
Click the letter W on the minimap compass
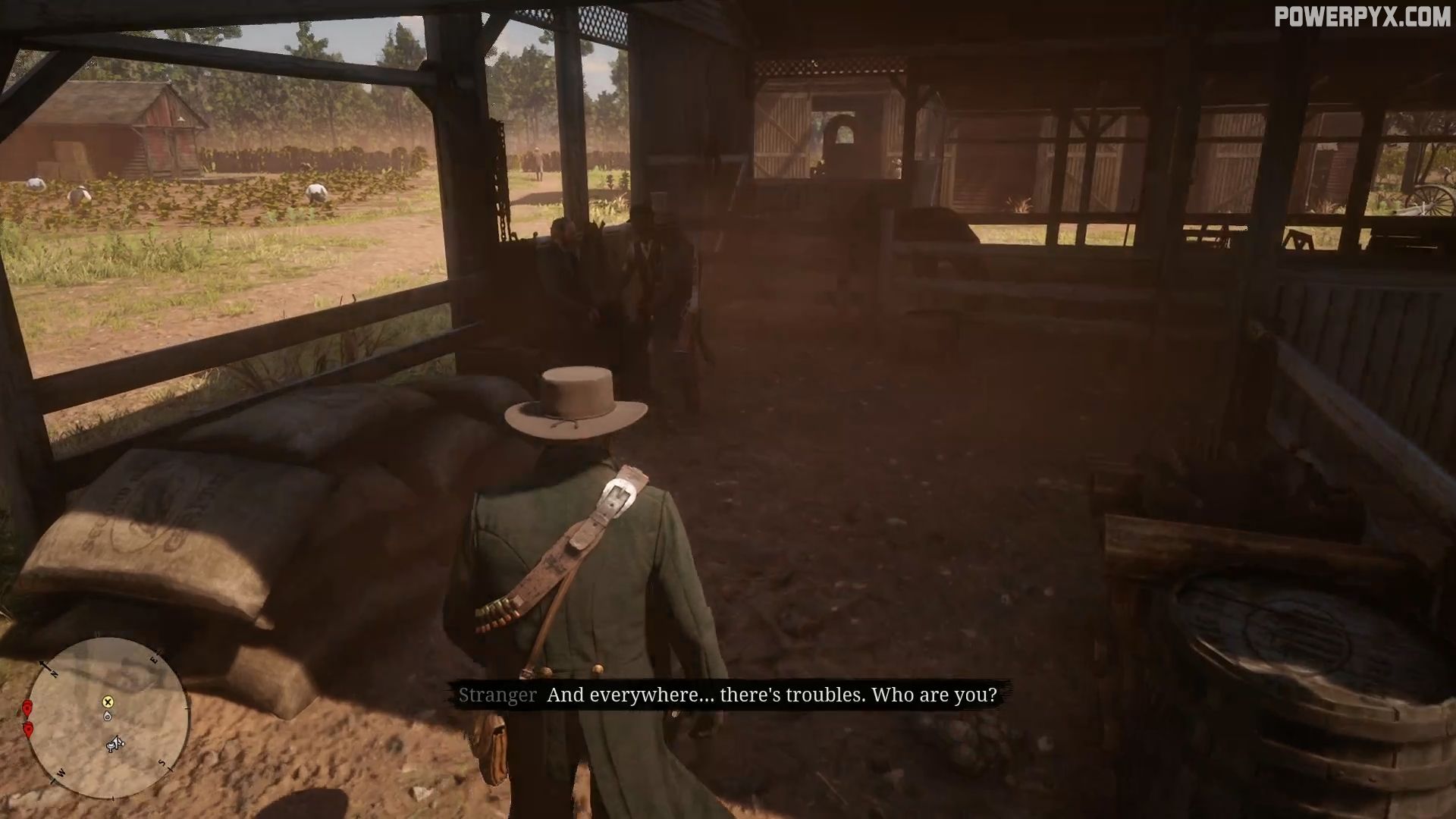click(x=61, y=773)
